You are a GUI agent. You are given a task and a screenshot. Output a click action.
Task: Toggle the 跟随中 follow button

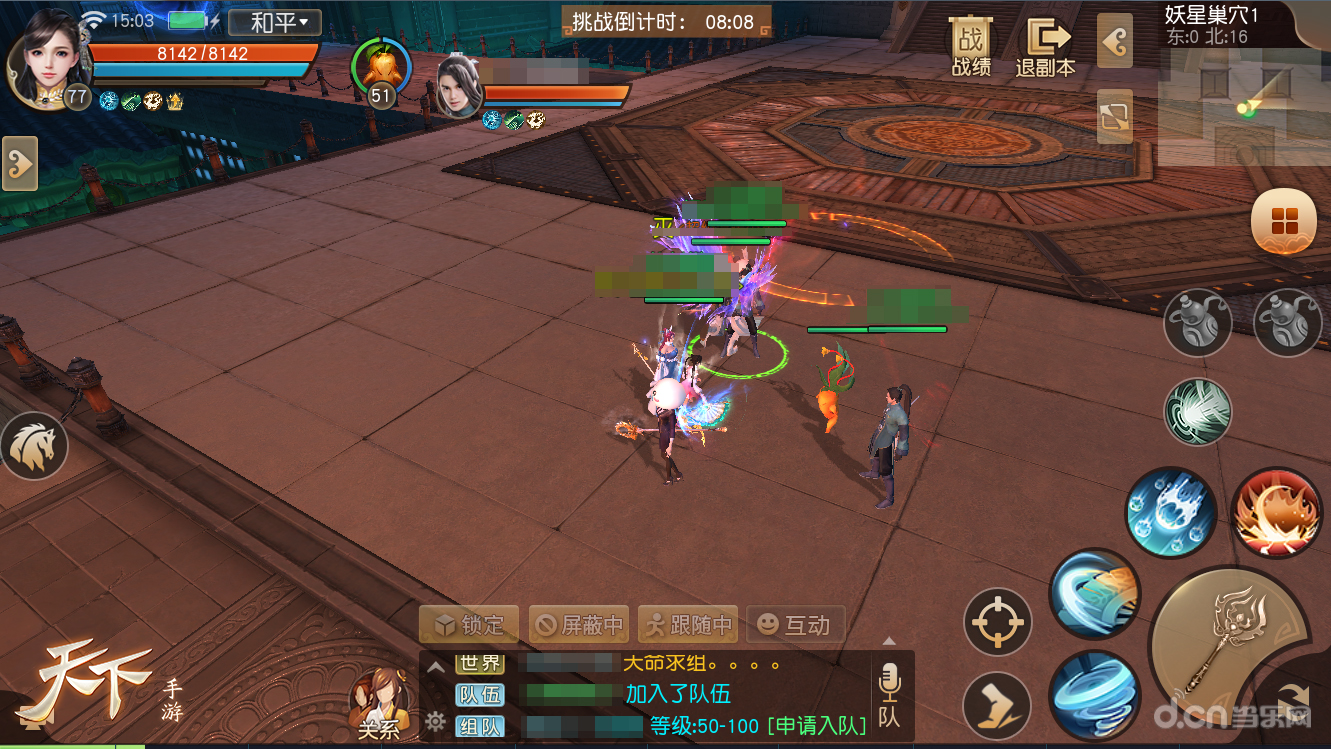[x=688, y=625]
